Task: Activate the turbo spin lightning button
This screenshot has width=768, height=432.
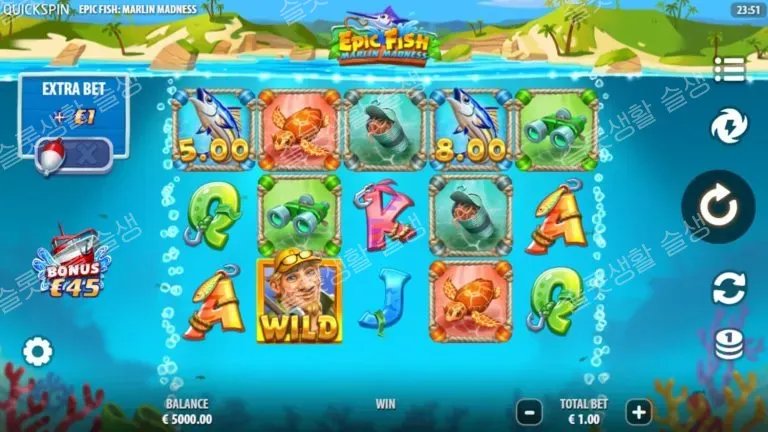Action: [729, 127]
